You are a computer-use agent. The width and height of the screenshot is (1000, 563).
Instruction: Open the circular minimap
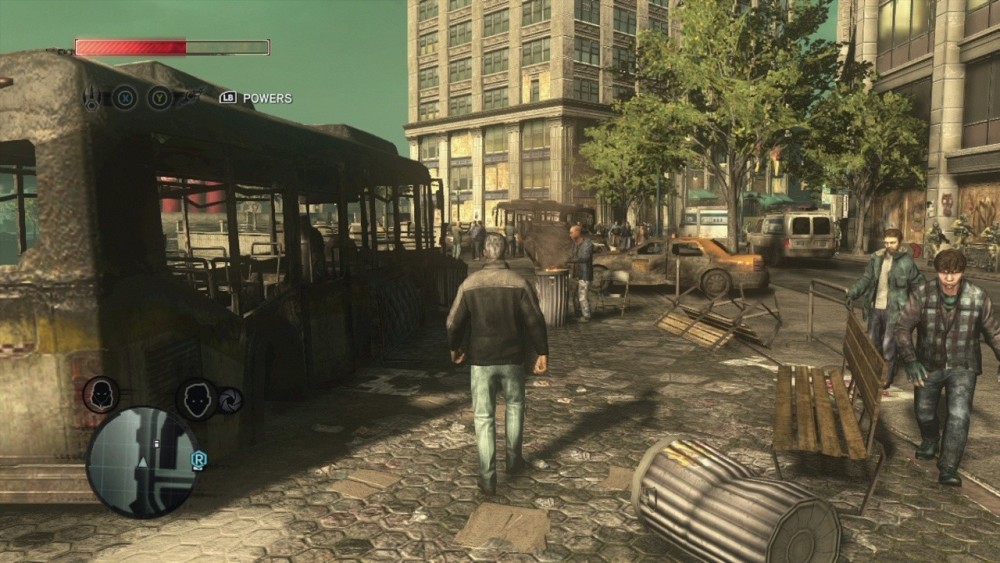click(141, 461)
